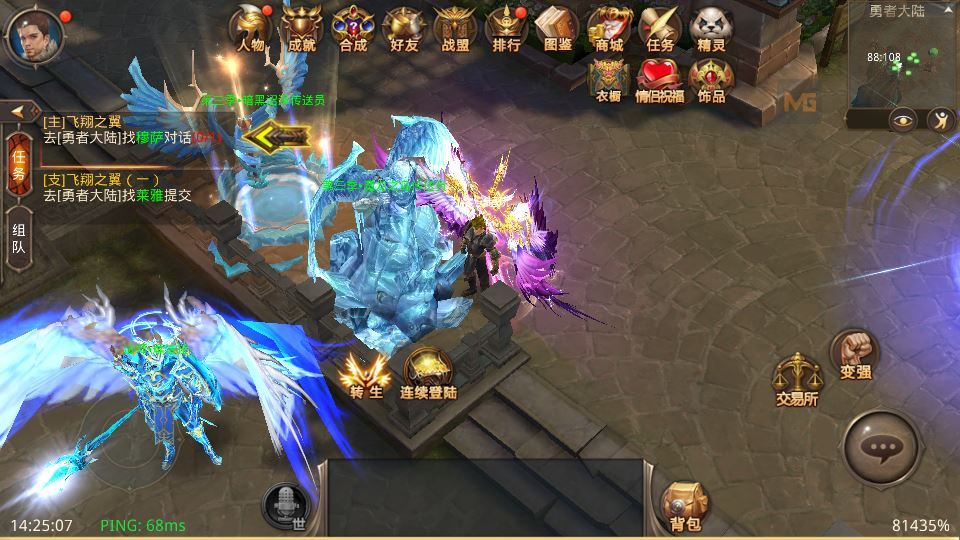Open the 勇者大陆 minimap
Image resolution: width=960 pixels, height=540 pixels.
tap(901, 62)
